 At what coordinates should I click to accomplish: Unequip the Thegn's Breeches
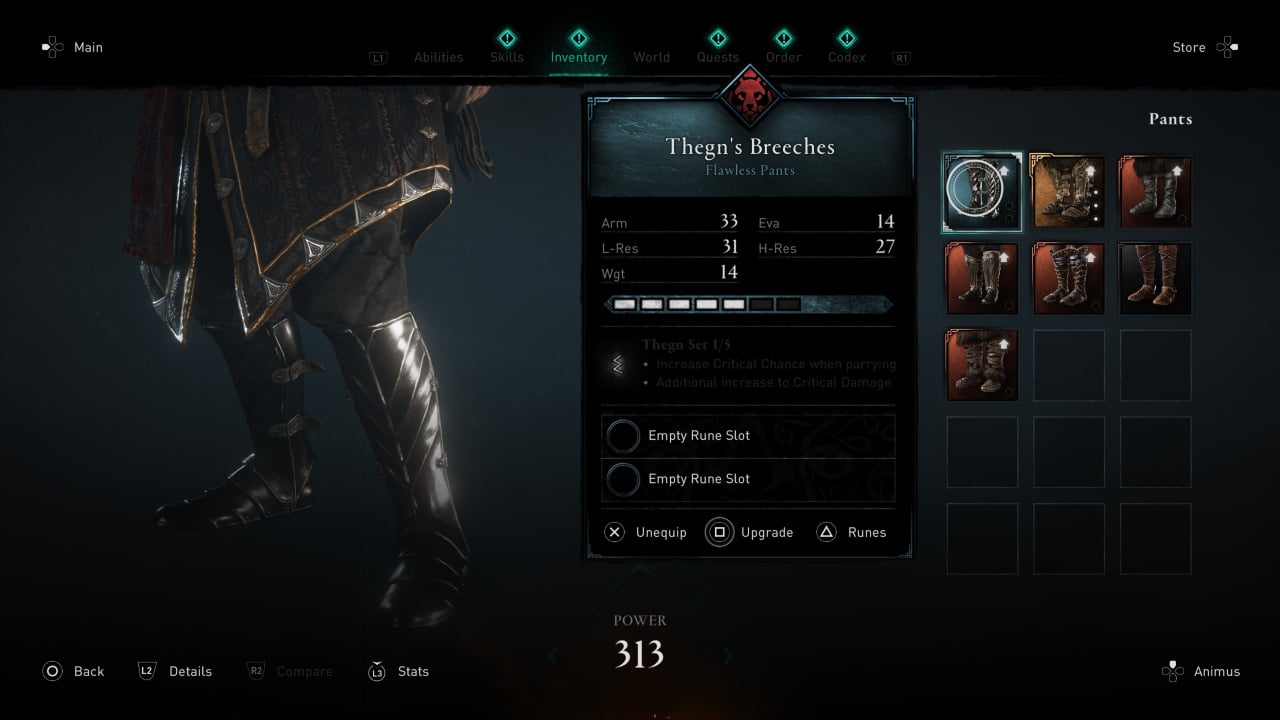pos(647,532)
